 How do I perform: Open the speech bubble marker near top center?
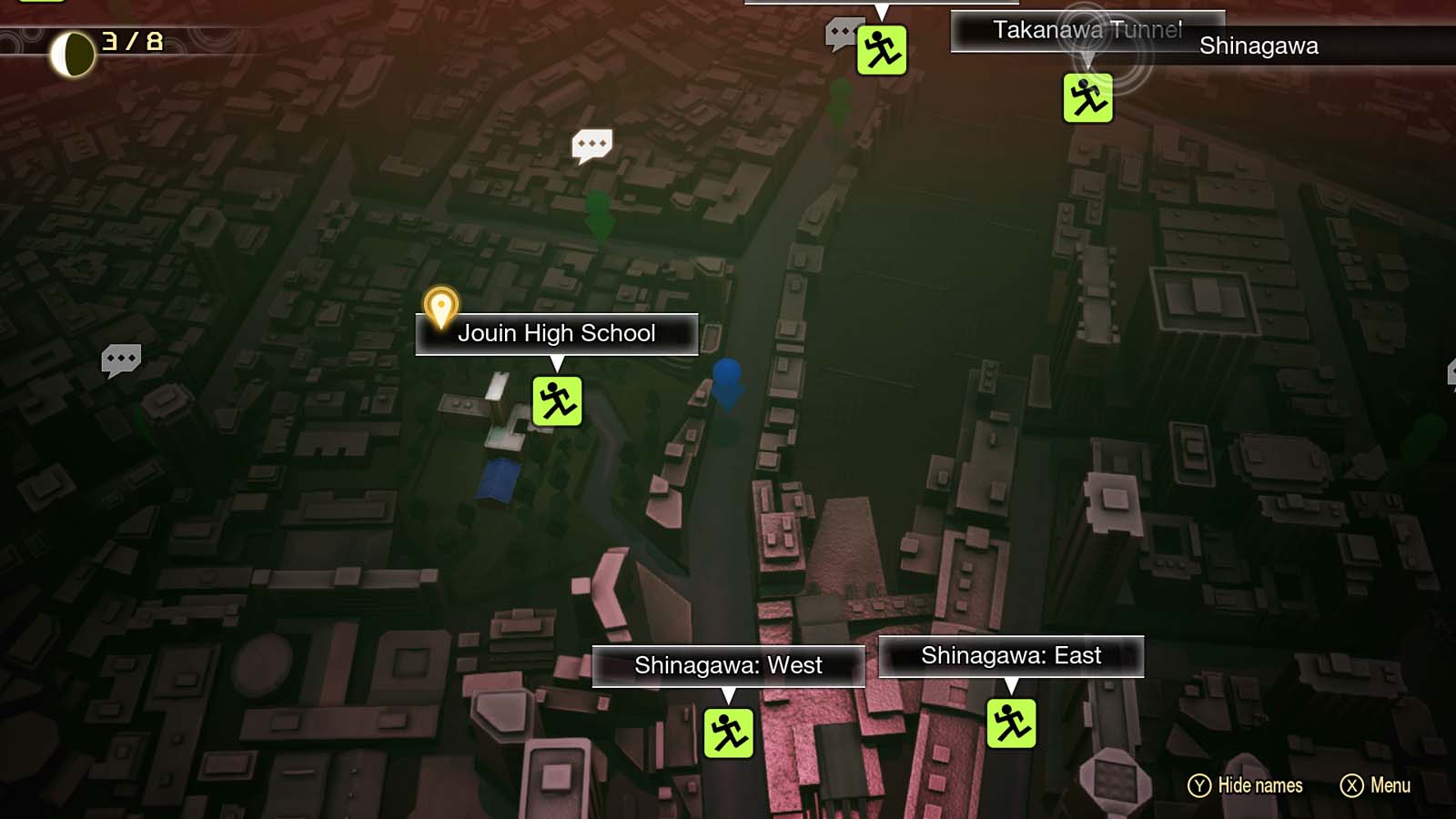coord(592,144)
